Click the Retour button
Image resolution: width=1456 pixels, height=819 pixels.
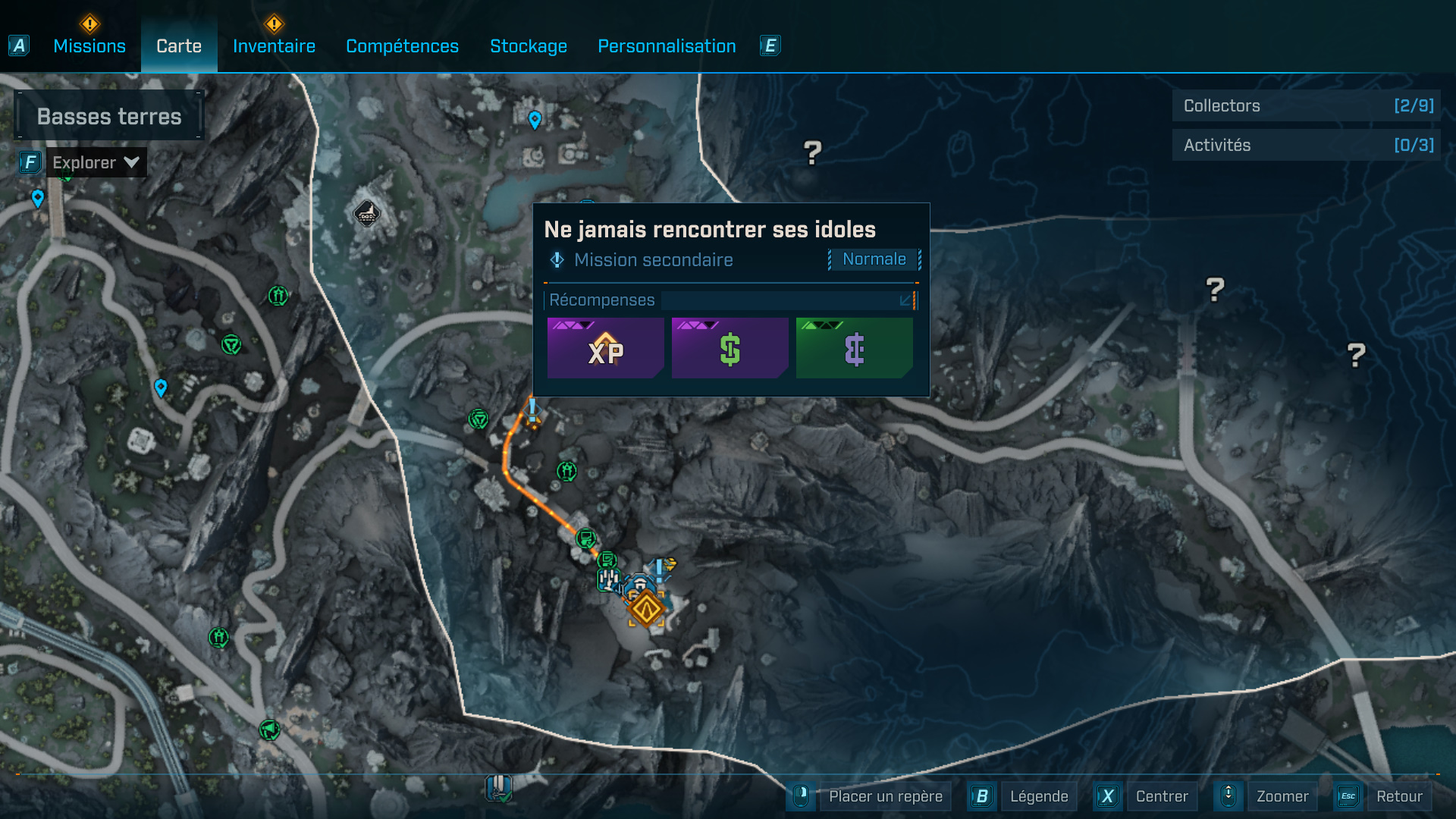coord(1398,796)
